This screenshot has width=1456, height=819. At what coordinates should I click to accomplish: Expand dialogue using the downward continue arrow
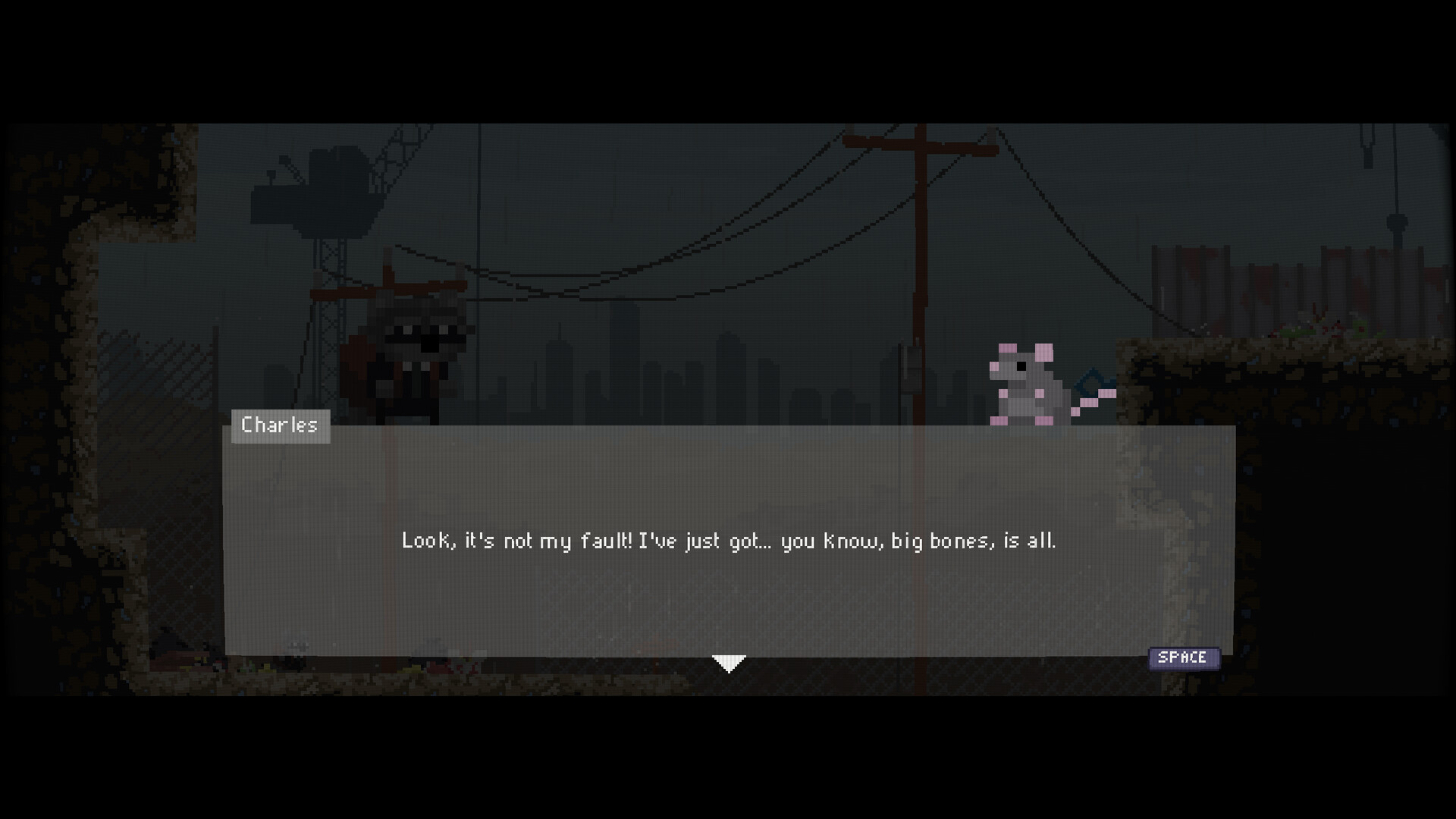(x=728, y=662)
